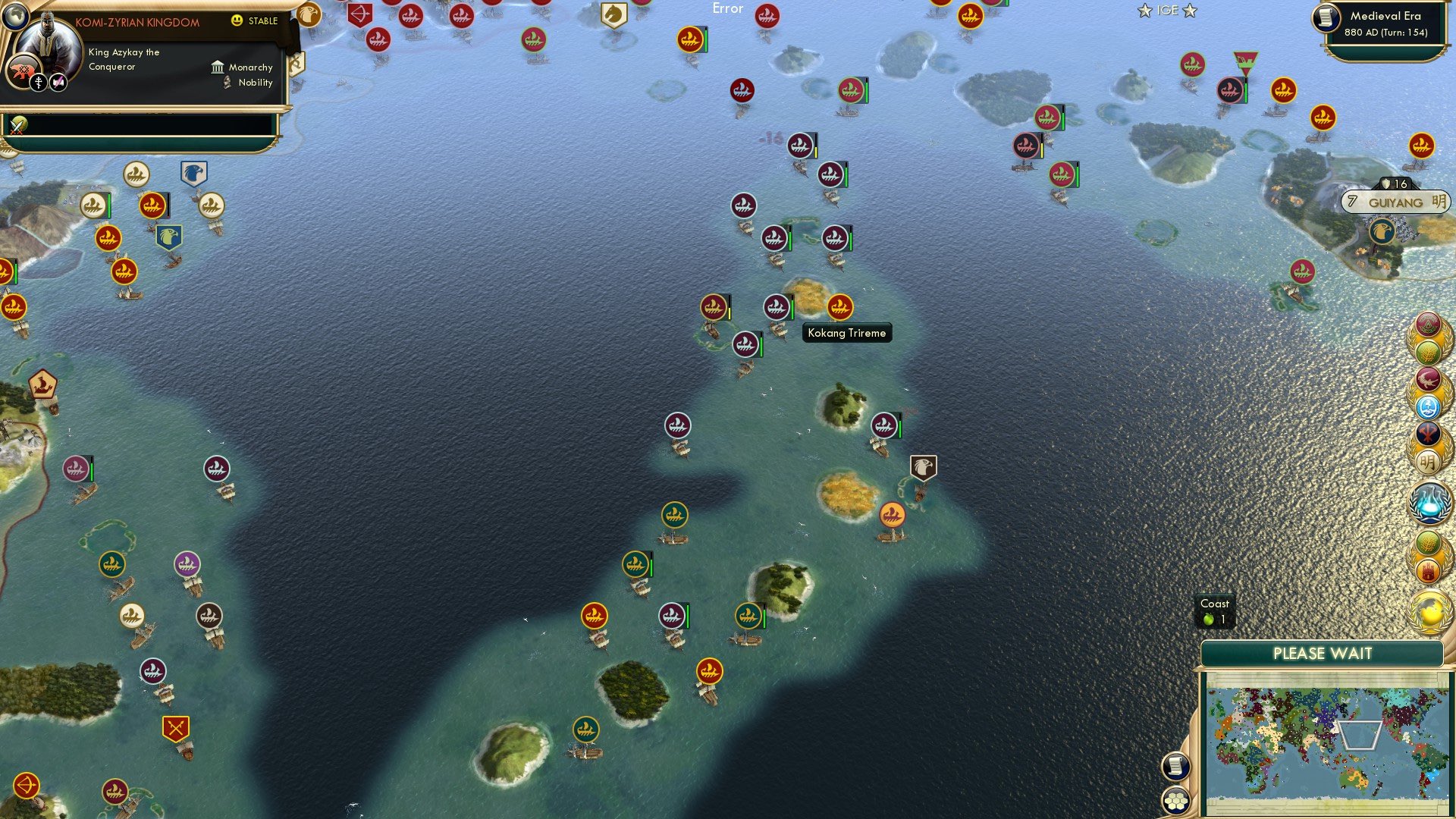The height and width of the screenshot is (819, 1456).
Task: Click the crossed swords war indicator below leader panel
Action: click(x=17, y=127)
